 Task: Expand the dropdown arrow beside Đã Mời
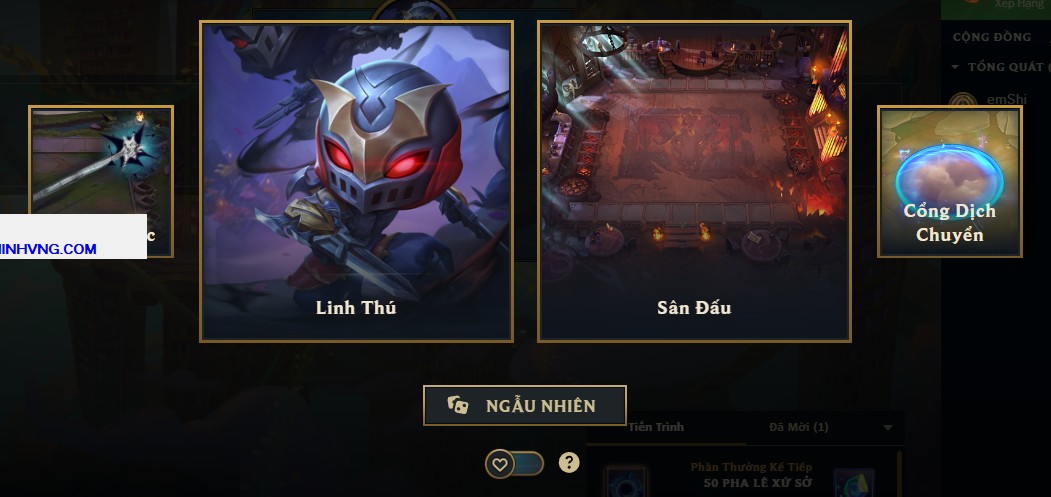click(x=888, y=428)
